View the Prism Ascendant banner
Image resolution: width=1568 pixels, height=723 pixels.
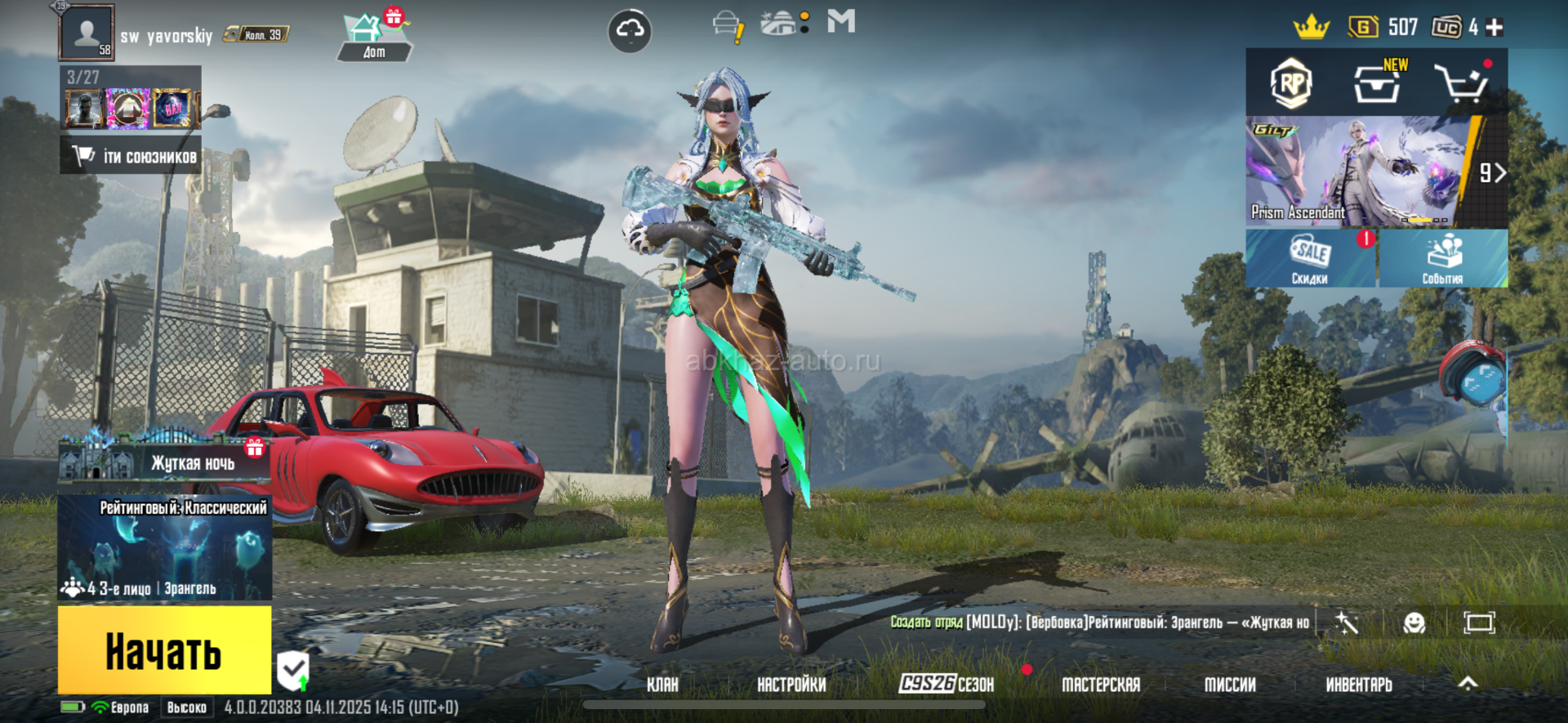click(x=1356, y=172)
